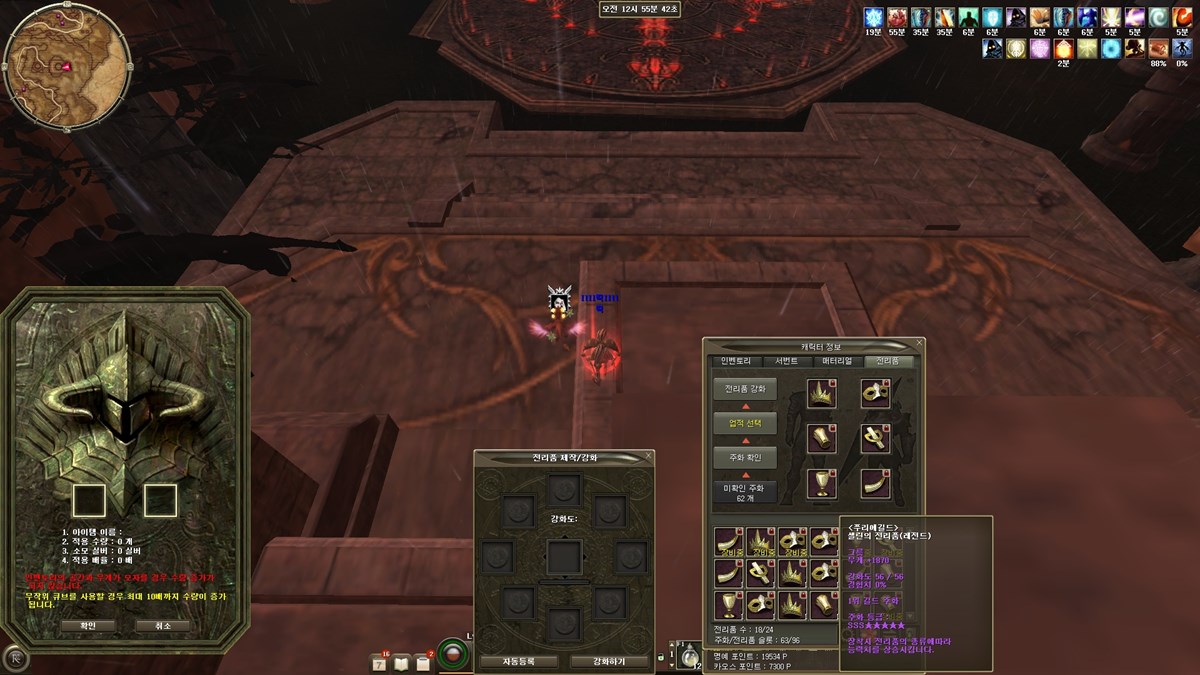This screenshot has height=675, width=1200.
Task: Click 자동등록 auto-register button
Action: tap(518, 661)
